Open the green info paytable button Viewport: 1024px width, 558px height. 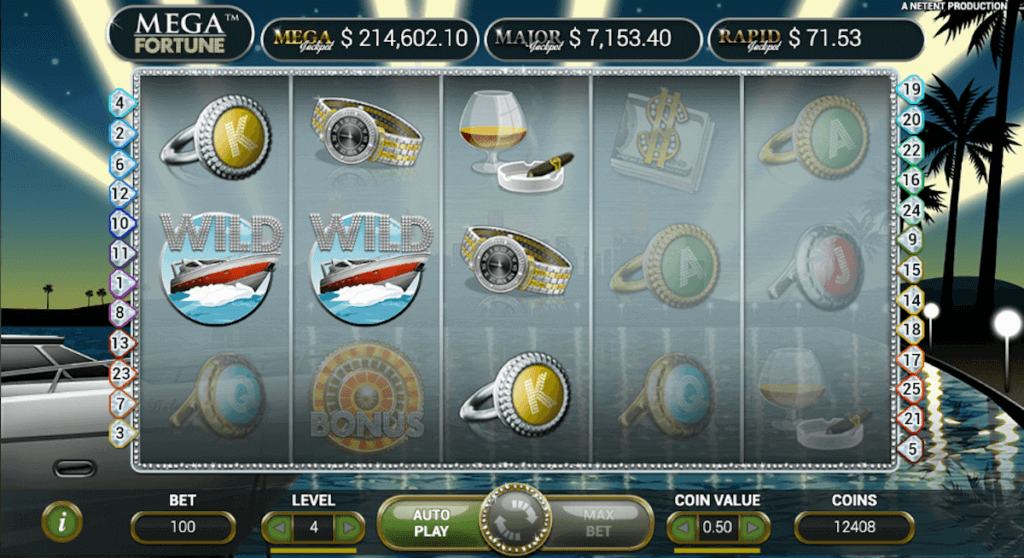pyautogui.click(x=62, y=521)
